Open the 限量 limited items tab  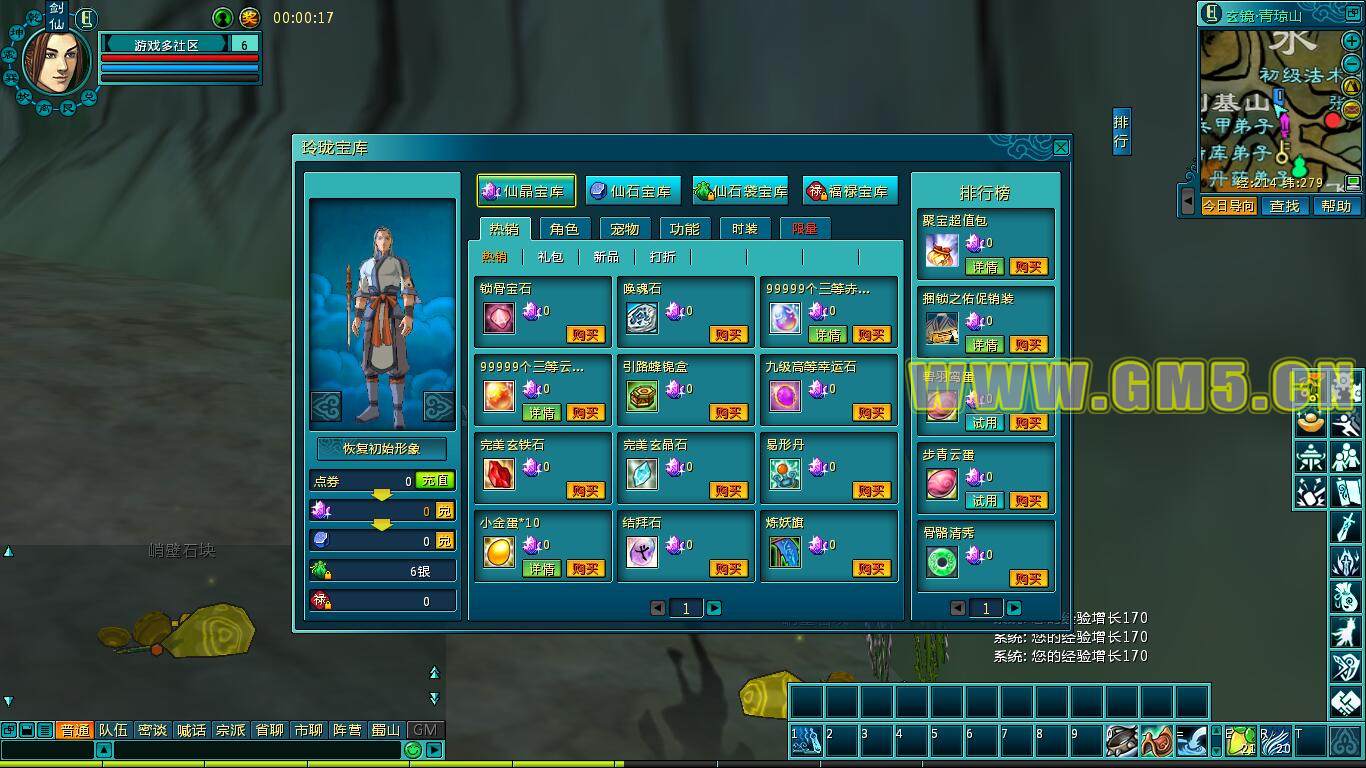(x=804, y=229)
